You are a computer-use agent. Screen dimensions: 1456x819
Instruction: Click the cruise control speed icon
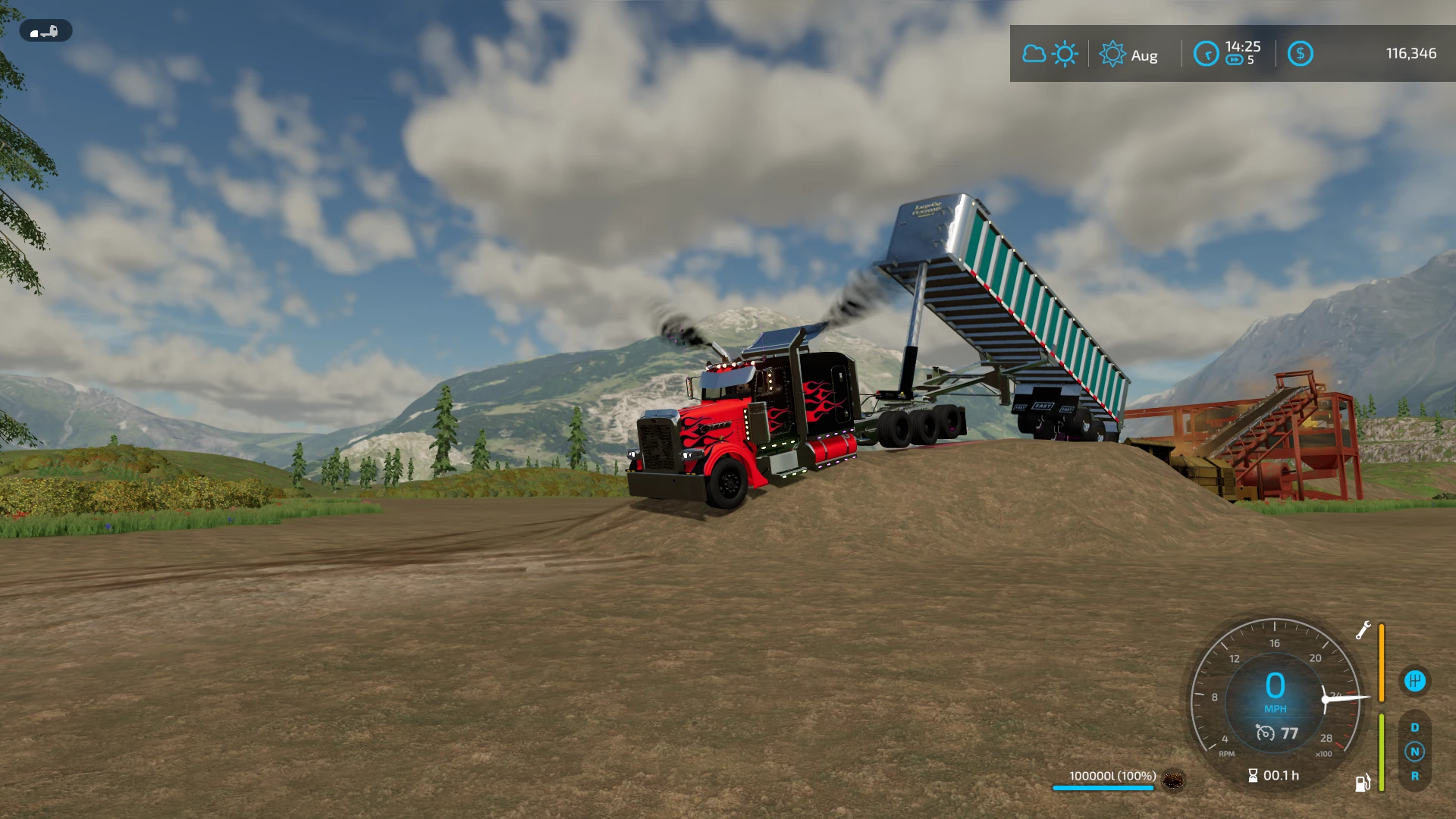(x=1265, y=733)
